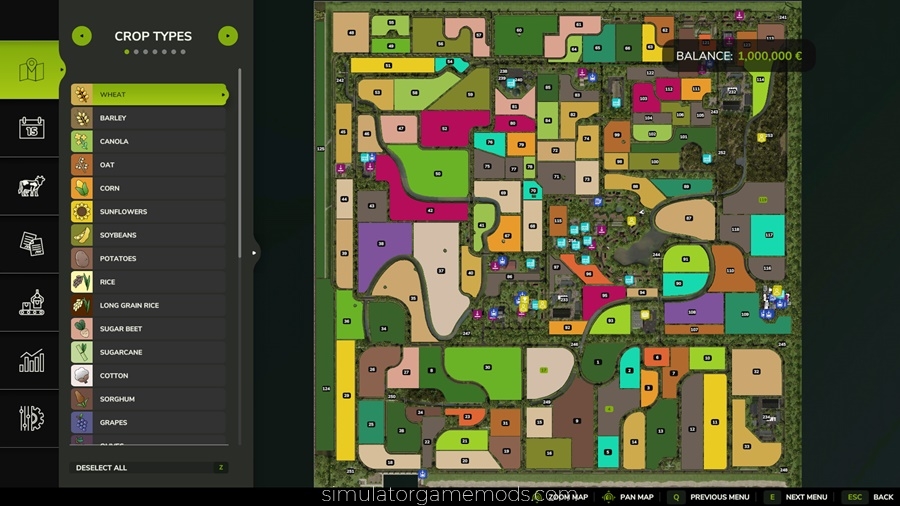The height and width of the screenshot is (506, 900).
Task: Toggle the Cotton crop filter
Action: coord(148,376)
